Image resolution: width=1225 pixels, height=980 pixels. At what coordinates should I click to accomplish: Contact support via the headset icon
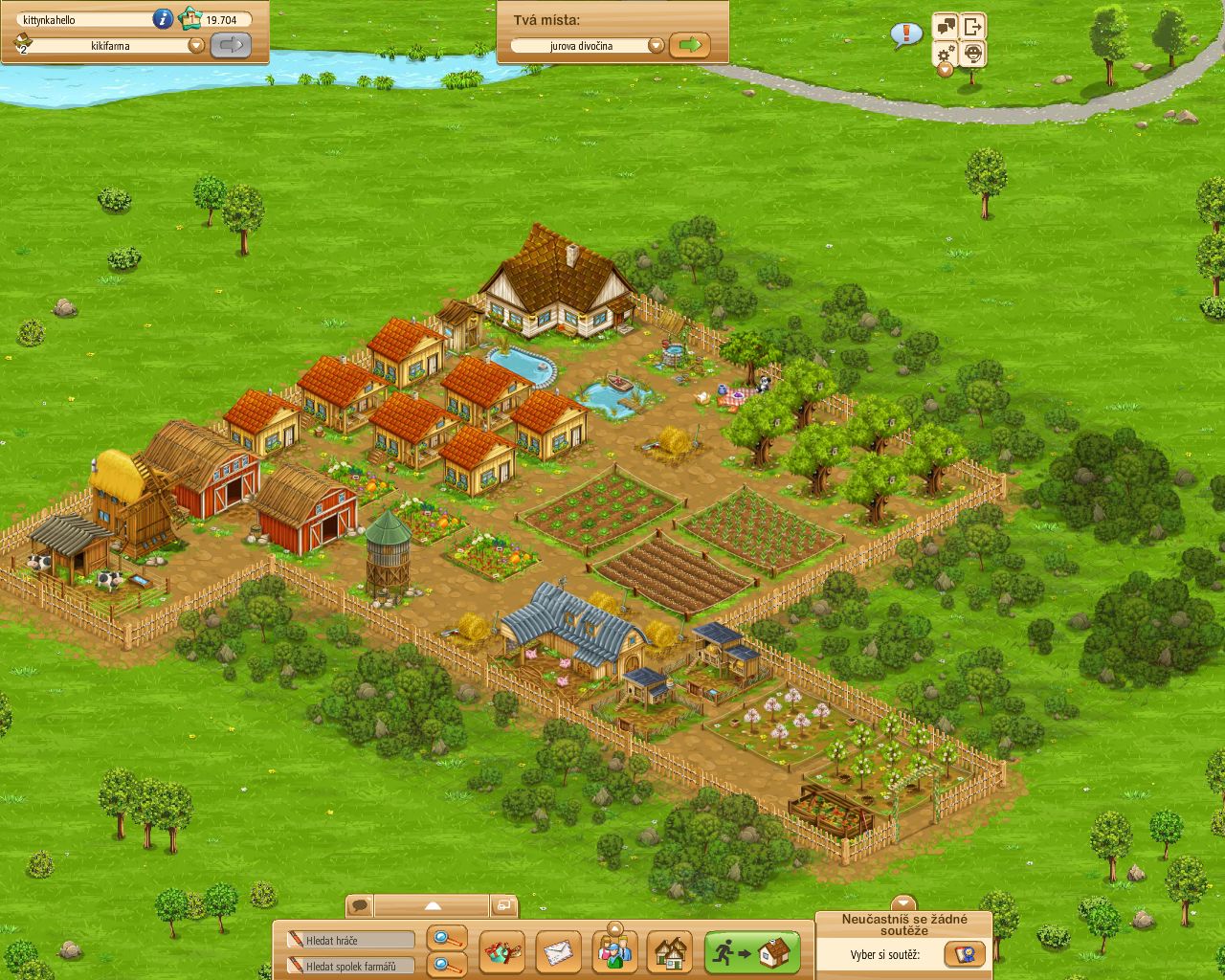[x=972, y=56]
